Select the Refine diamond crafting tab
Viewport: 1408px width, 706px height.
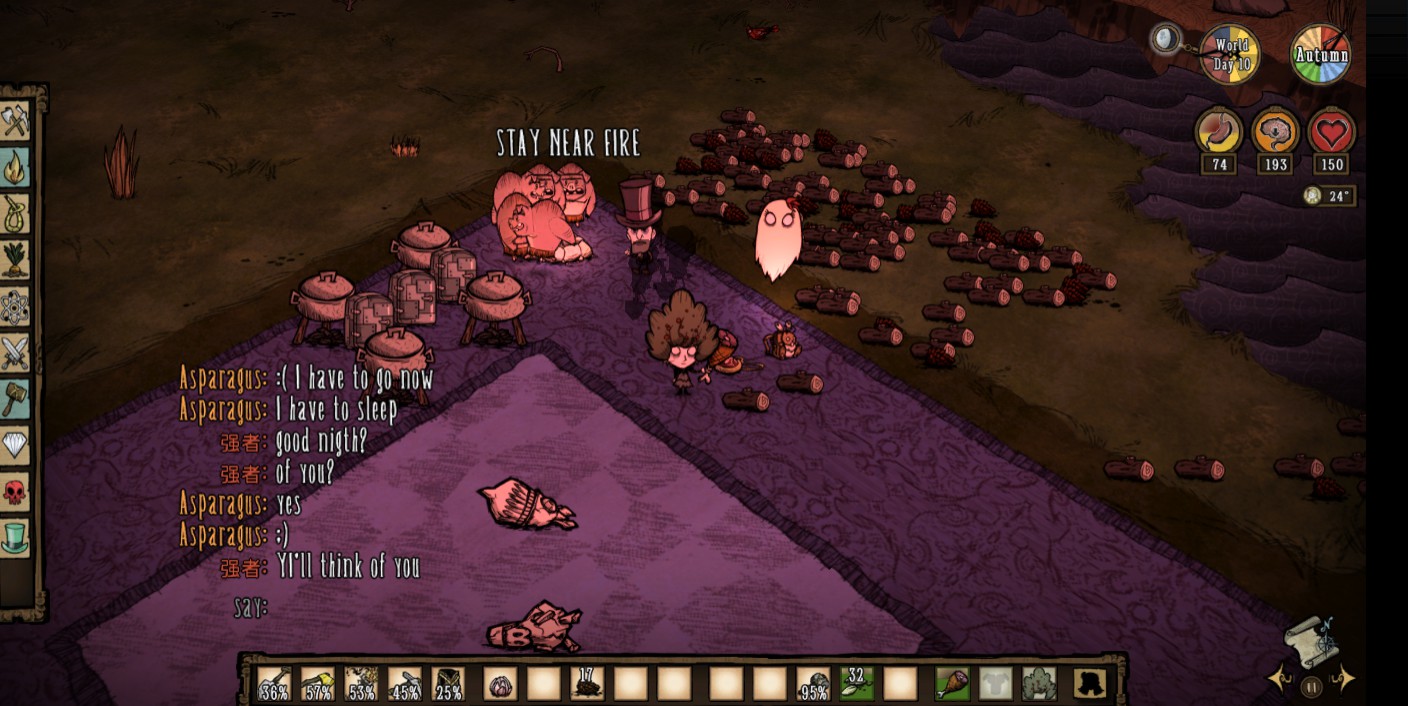point(15,444)
